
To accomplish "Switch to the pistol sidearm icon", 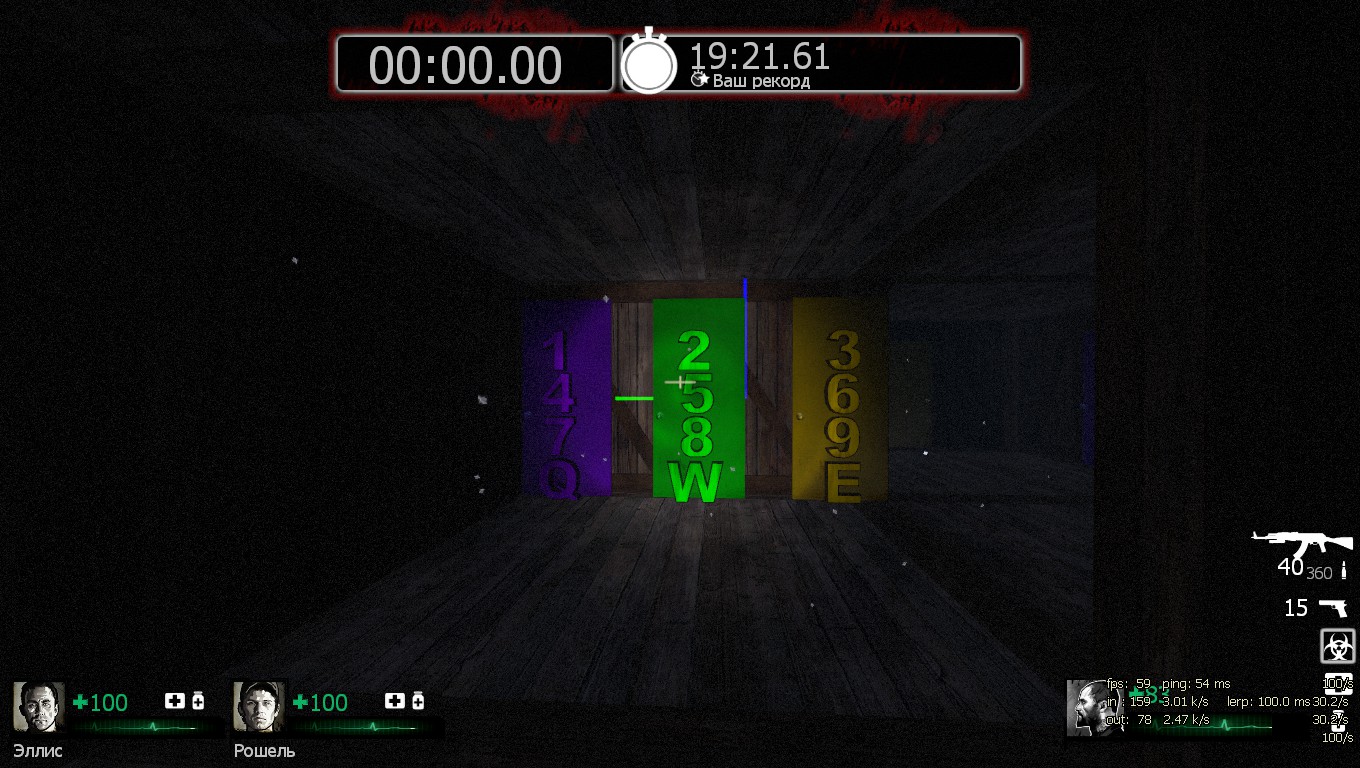I will click(1332, 607).
